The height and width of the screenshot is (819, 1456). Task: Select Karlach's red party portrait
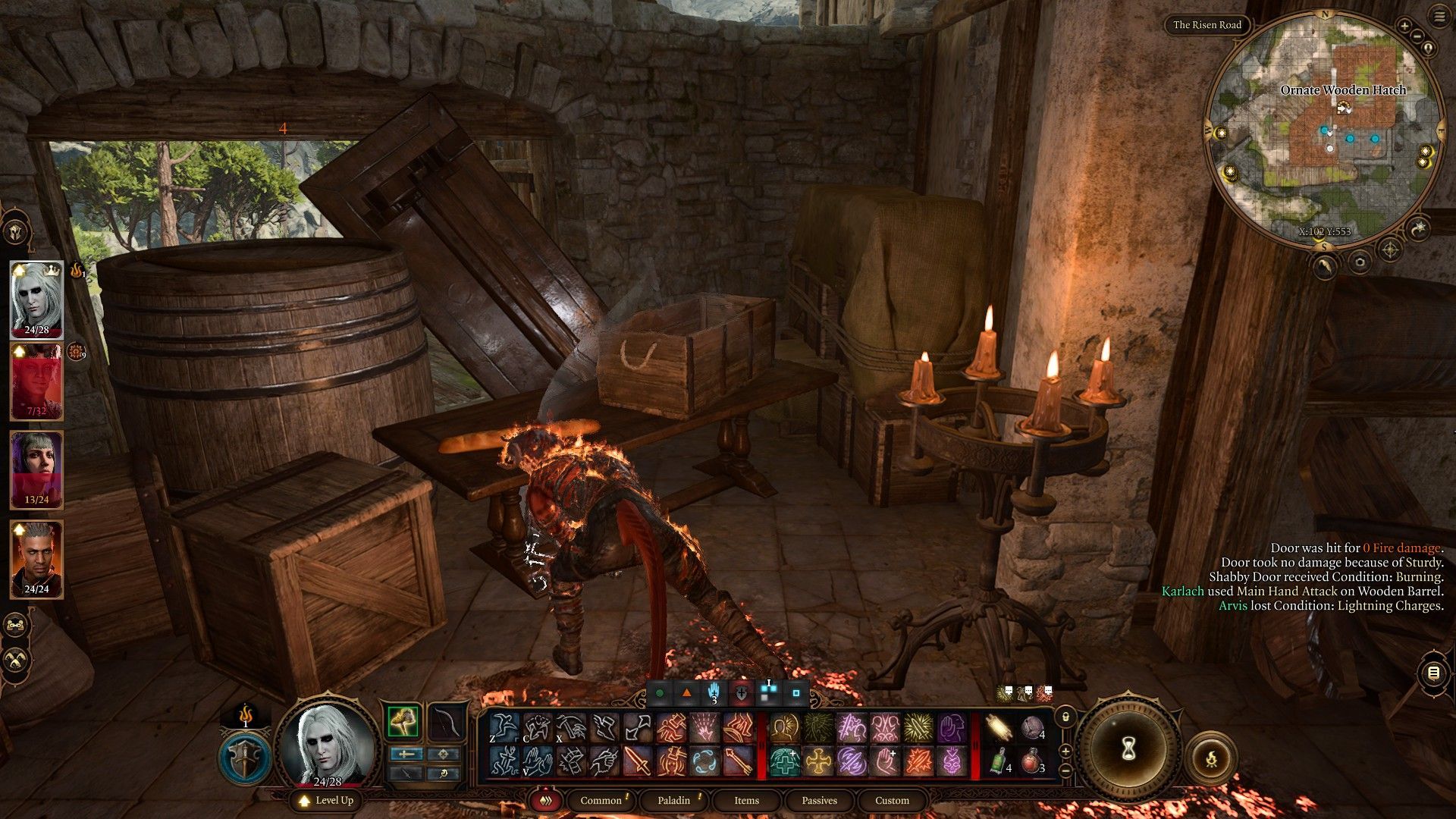click(36, 381)
